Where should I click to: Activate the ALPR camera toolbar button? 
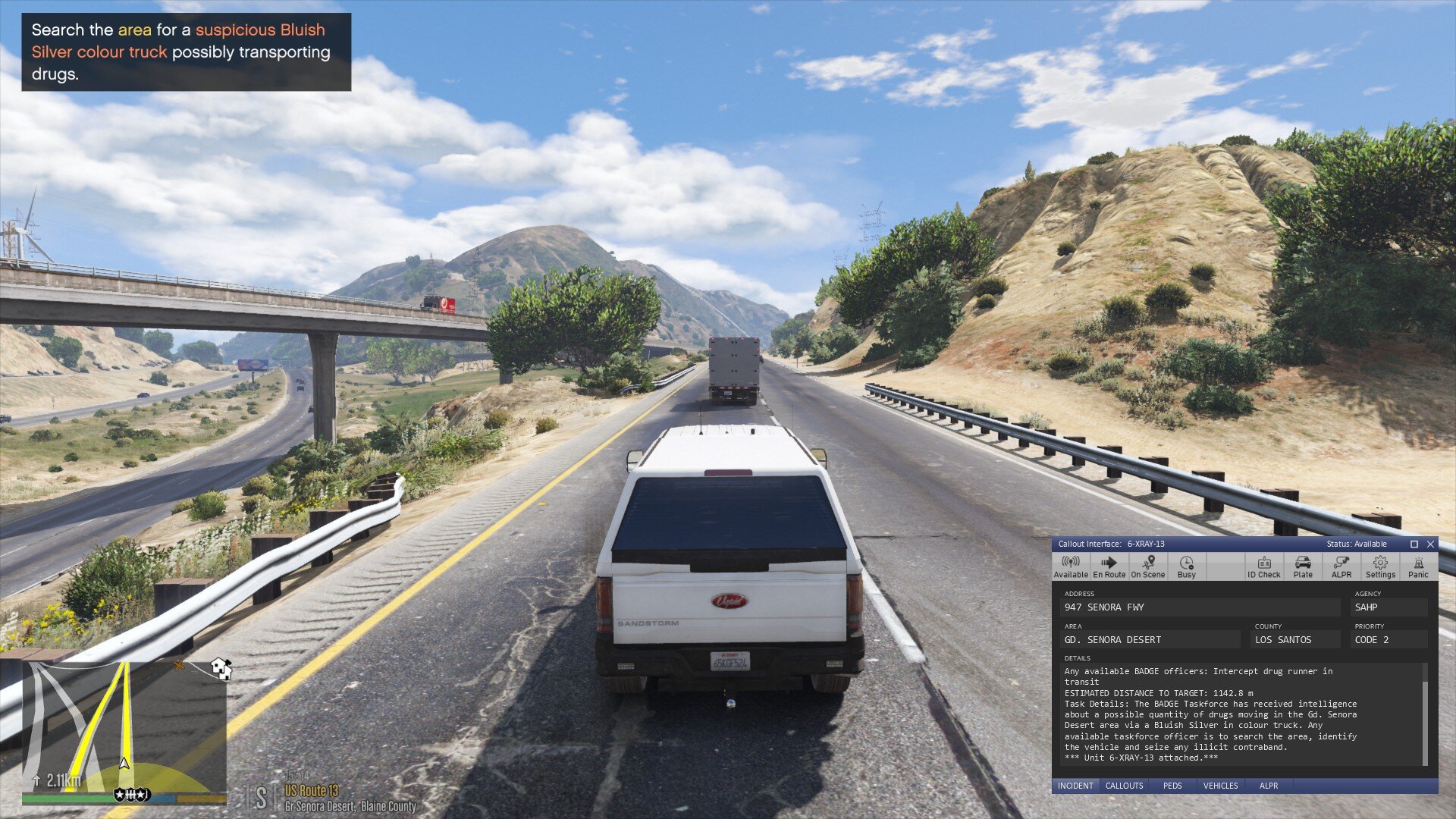coord(1341,566)
